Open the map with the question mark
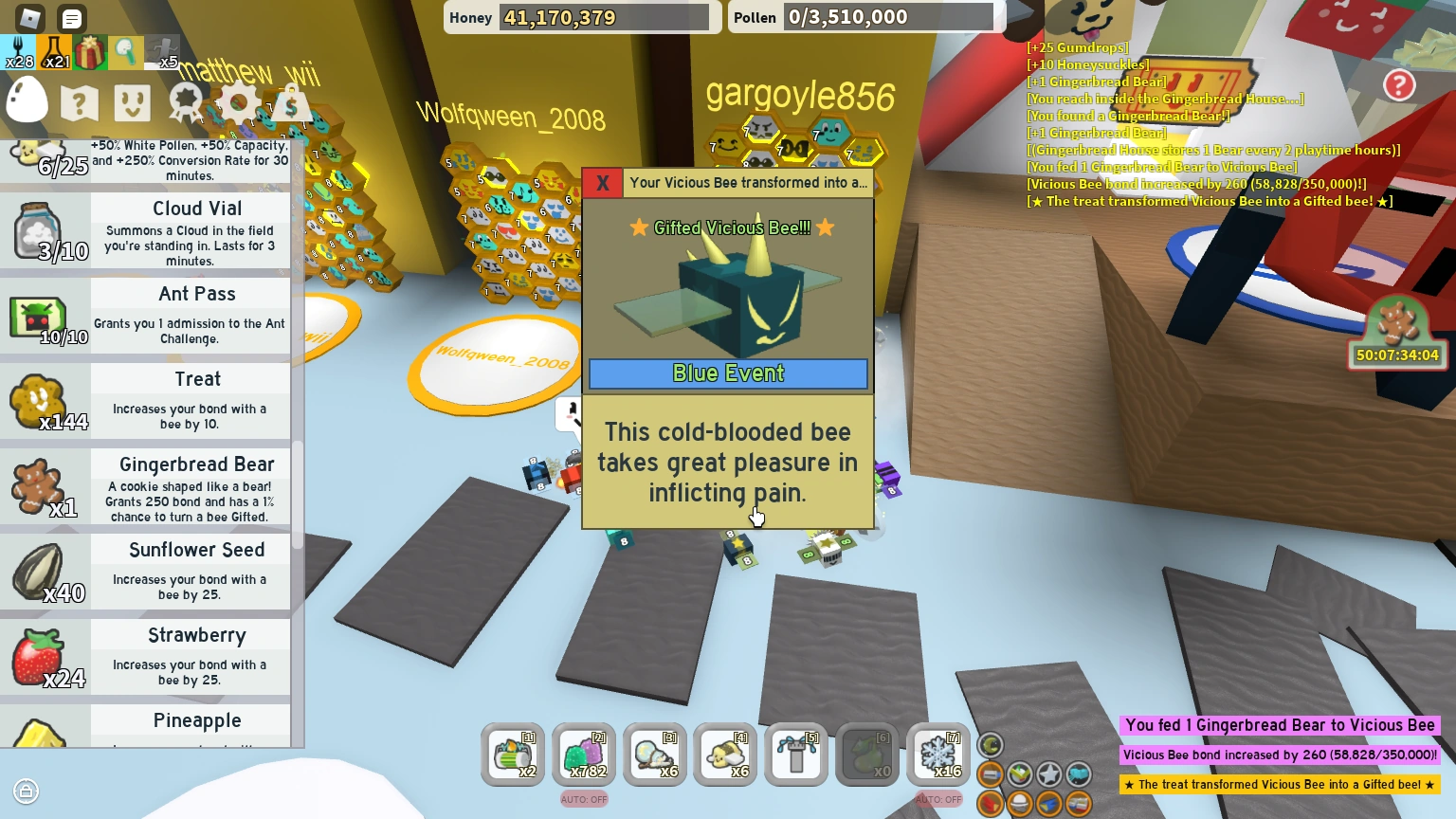Screen dimensions: 1456x819 pyautogui.click(x=81, y=102)
